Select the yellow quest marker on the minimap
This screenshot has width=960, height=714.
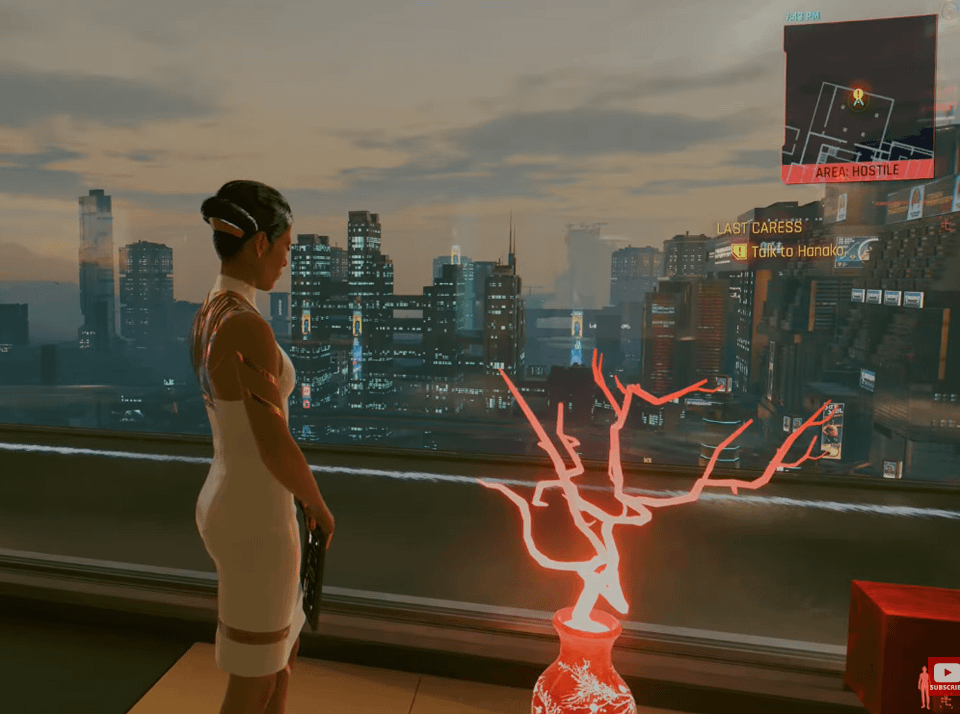pyautogui.click(x=857, y=96)
